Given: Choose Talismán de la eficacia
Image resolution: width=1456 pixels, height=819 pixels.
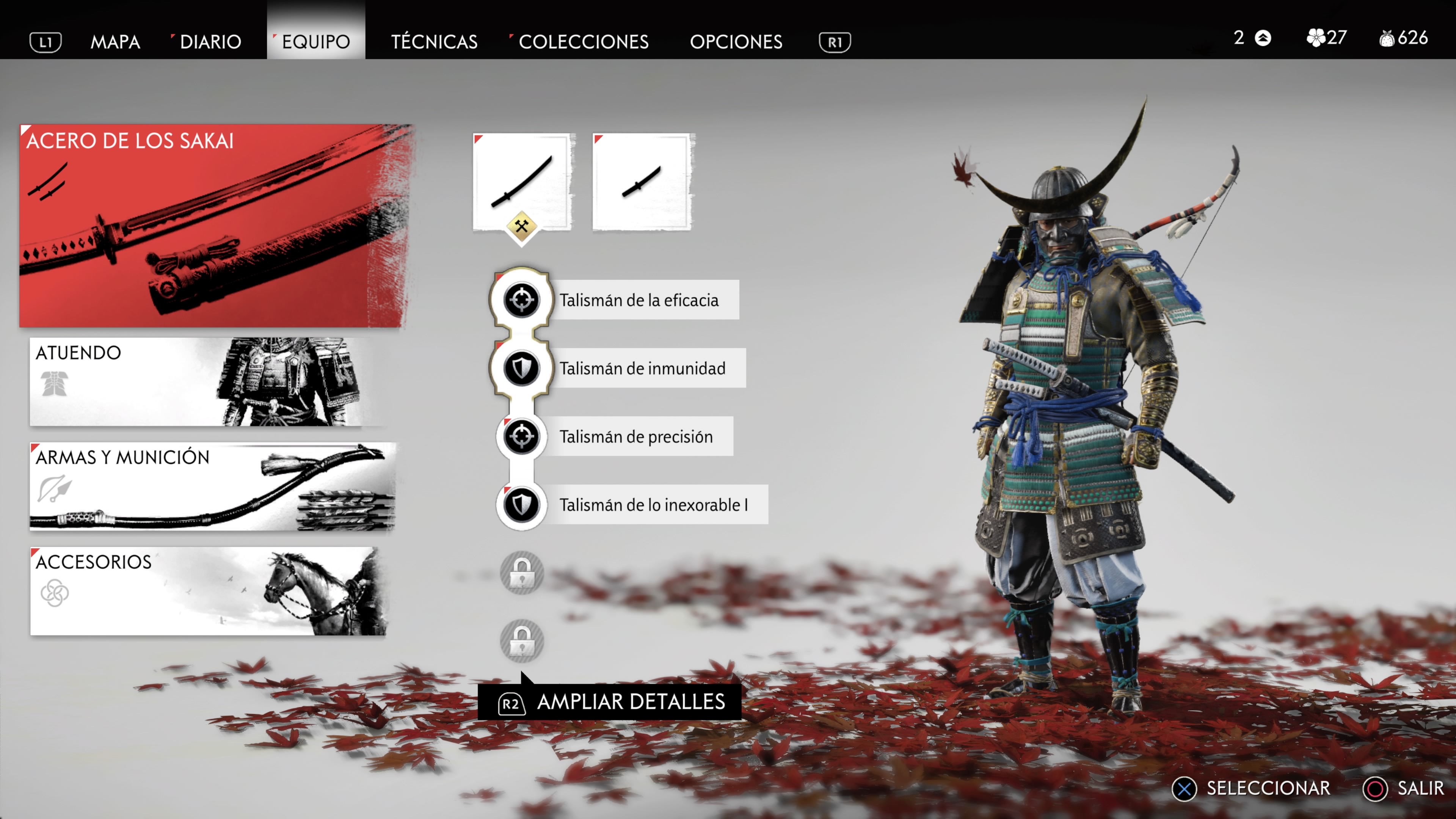Looking at the screenshot, I should pos(639,300).
